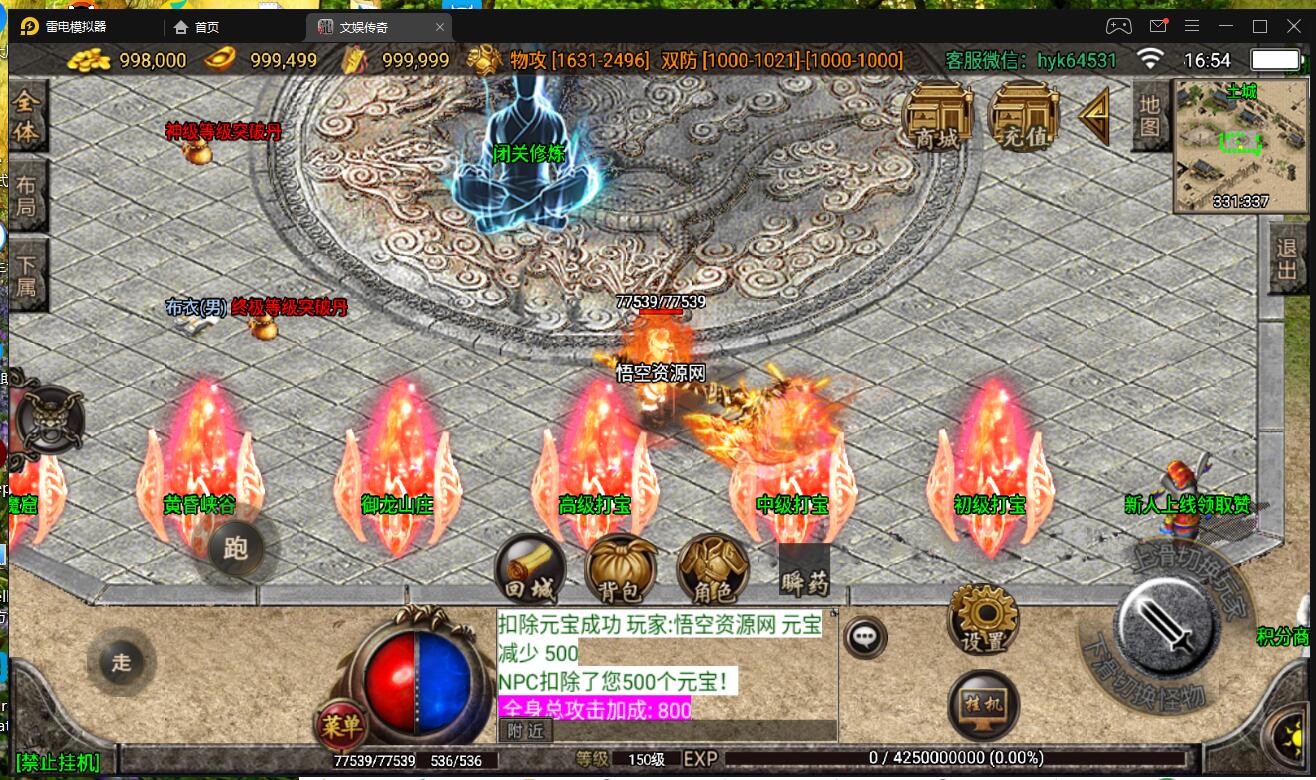The height and width of the screenshot is (780, 1316).
Task: Open the 充值 recharge button
Action: point(1023,117)
